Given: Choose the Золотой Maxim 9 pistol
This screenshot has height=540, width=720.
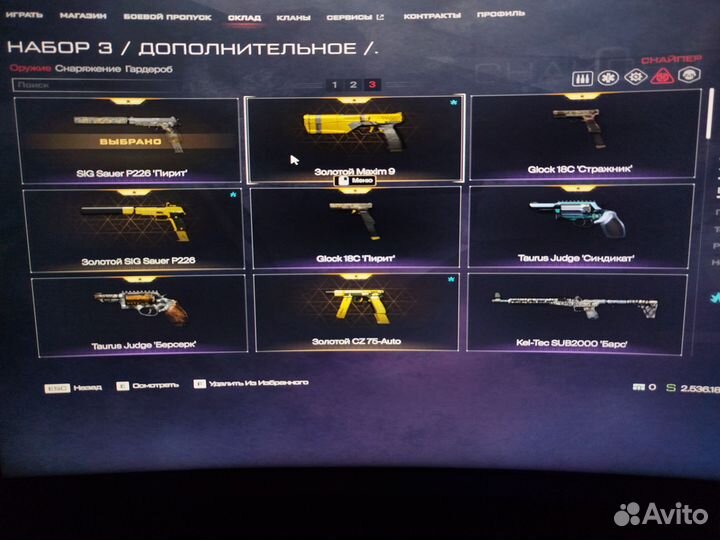Looking at the screenshot, I should pyautogui.click(x=354, y=140).
